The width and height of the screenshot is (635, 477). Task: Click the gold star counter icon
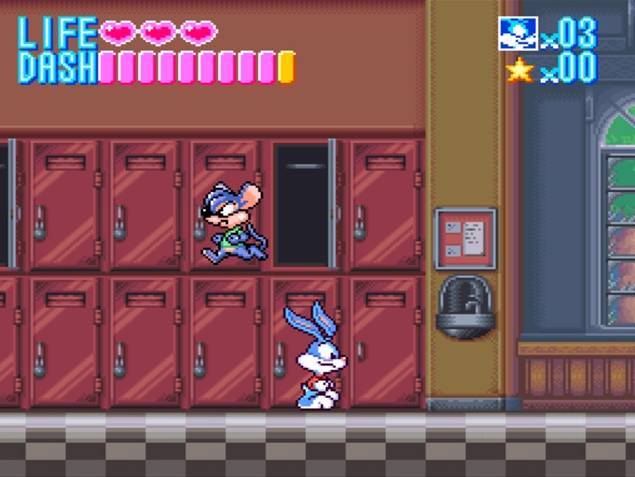click(519, 69)
